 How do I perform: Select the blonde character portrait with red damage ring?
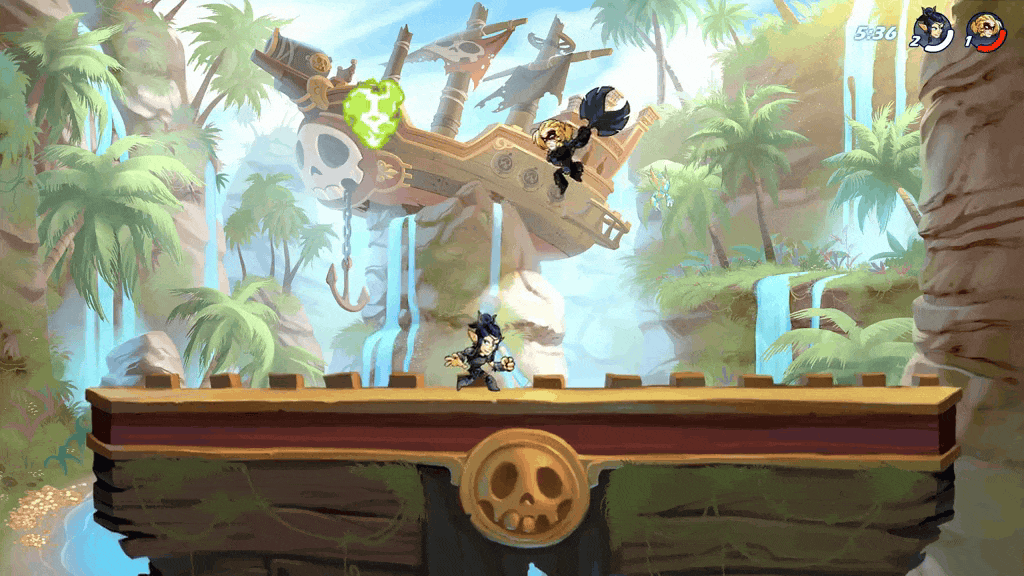pyautogui.click(x=986, y=28)
